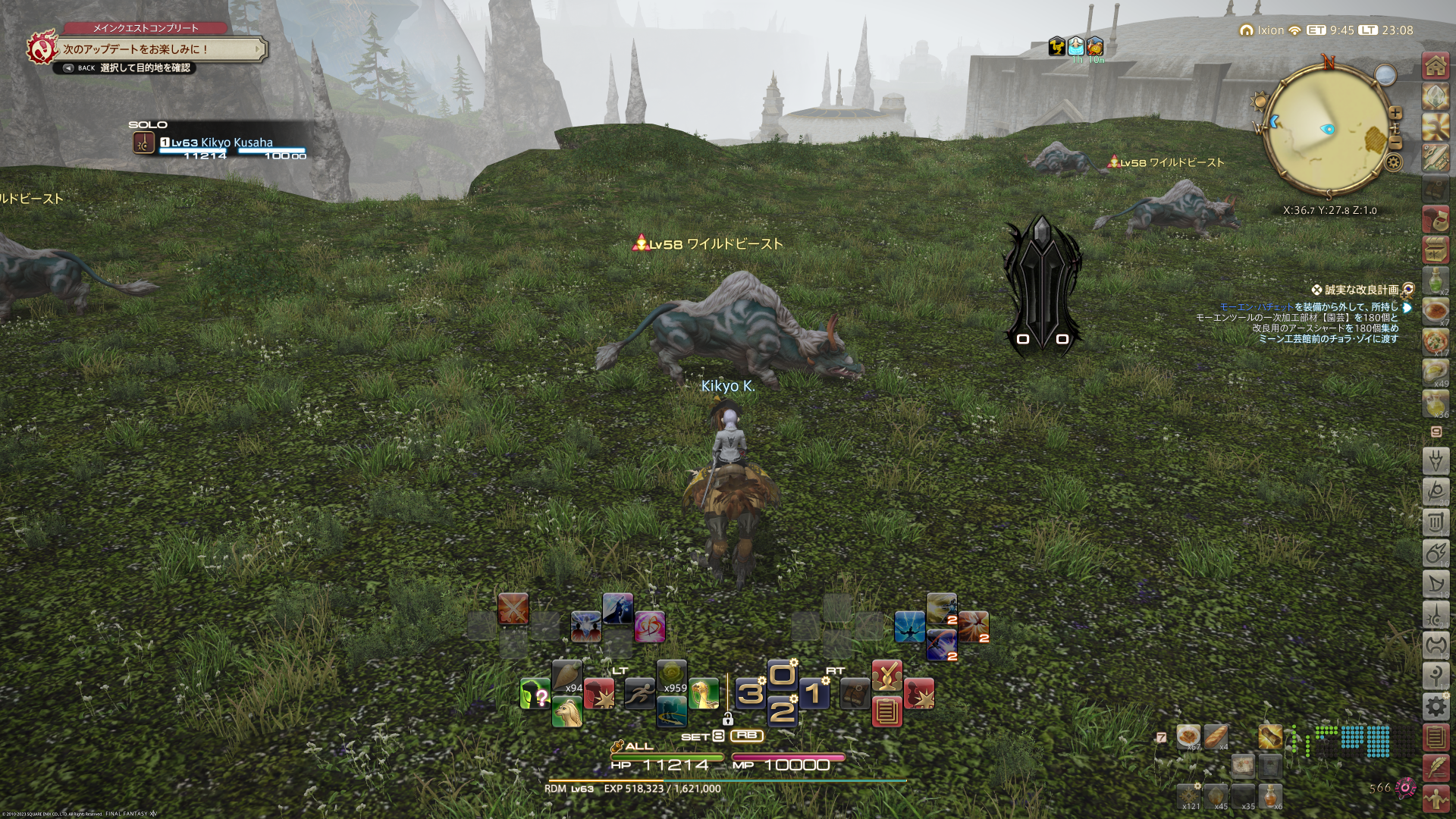Image resolution: width=1456 pixels, height=819 pixels.
Task: Use the bread loaf item x4
Action: (x=1216, y=736)
